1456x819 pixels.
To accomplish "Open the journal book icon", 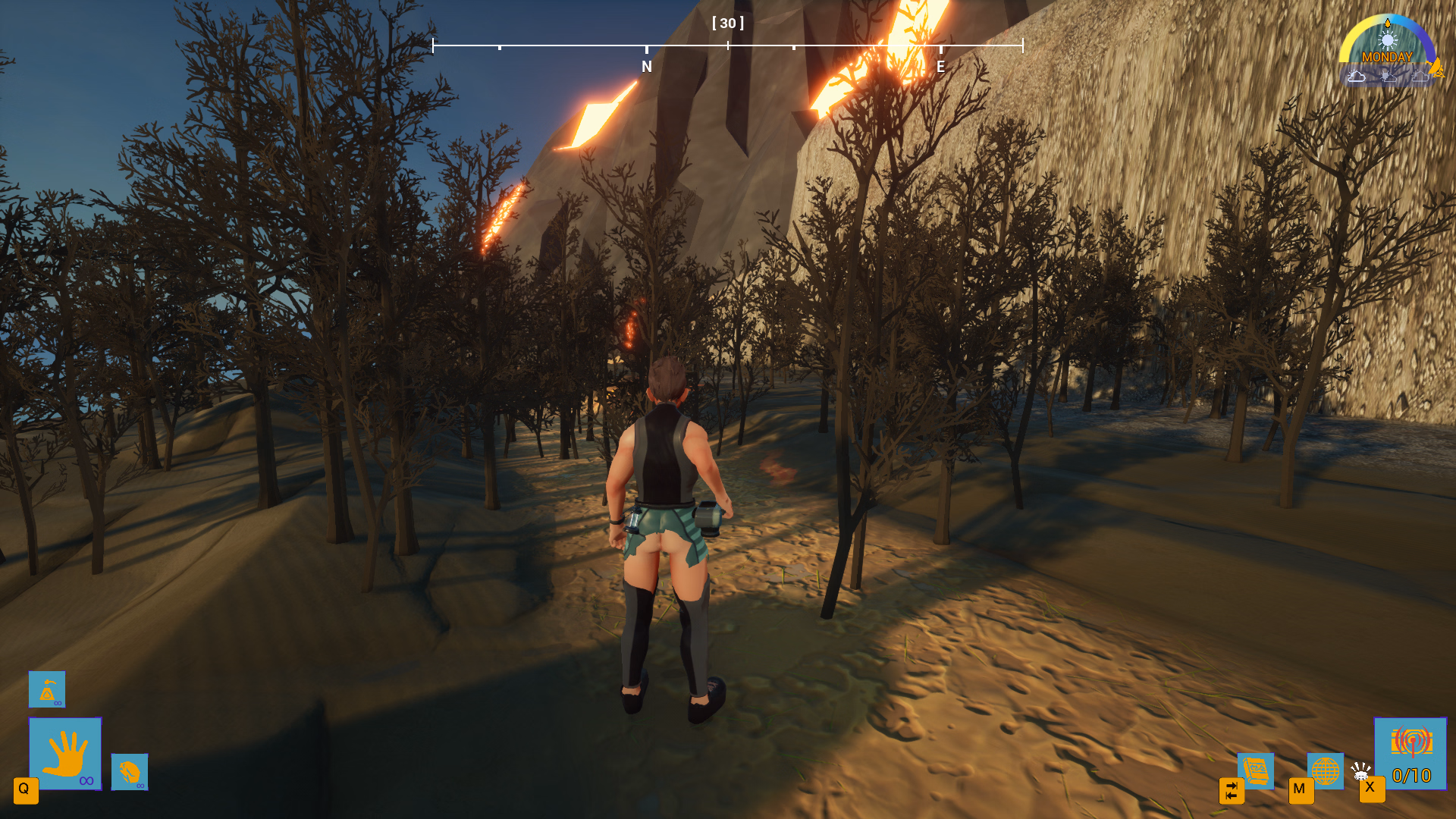I will [x=1256, y=770].
